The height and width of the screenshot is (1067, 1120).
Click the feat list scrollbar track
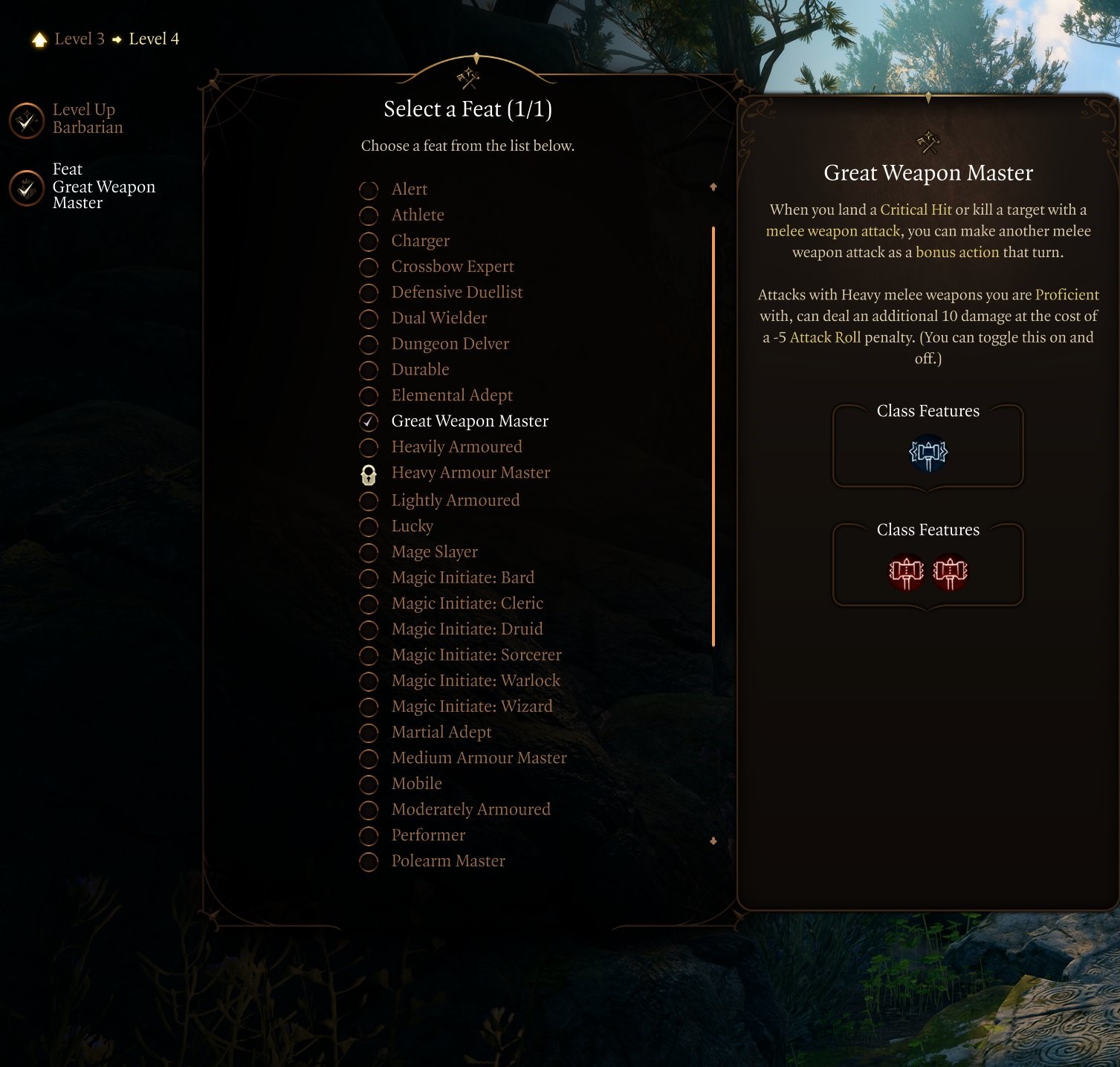[713, 438]
